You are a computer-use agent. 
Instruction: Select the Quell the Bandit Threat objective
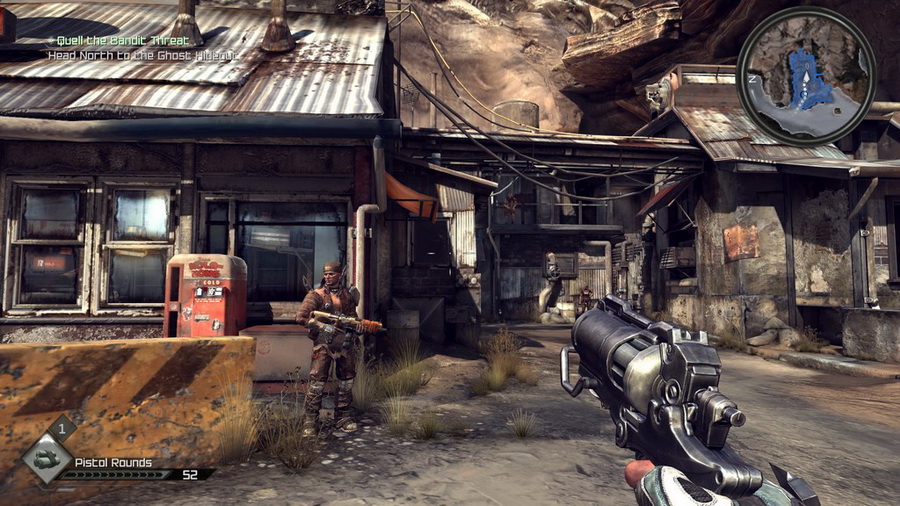(x=125, y=40)
